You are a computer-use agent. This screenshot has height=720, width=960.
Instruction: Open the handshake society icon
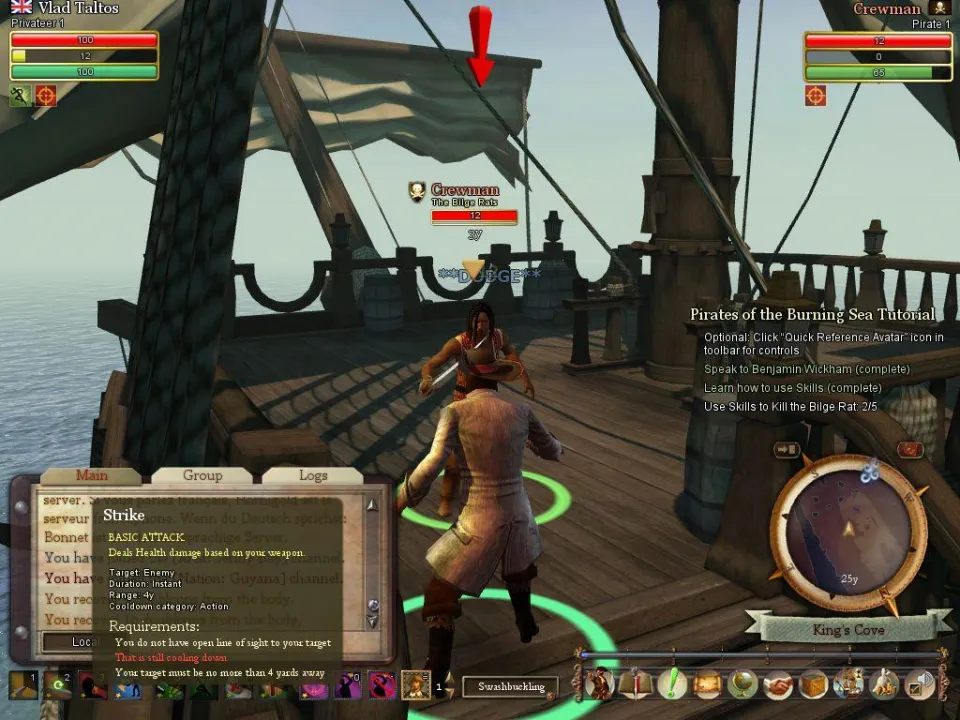click(778, 684)
